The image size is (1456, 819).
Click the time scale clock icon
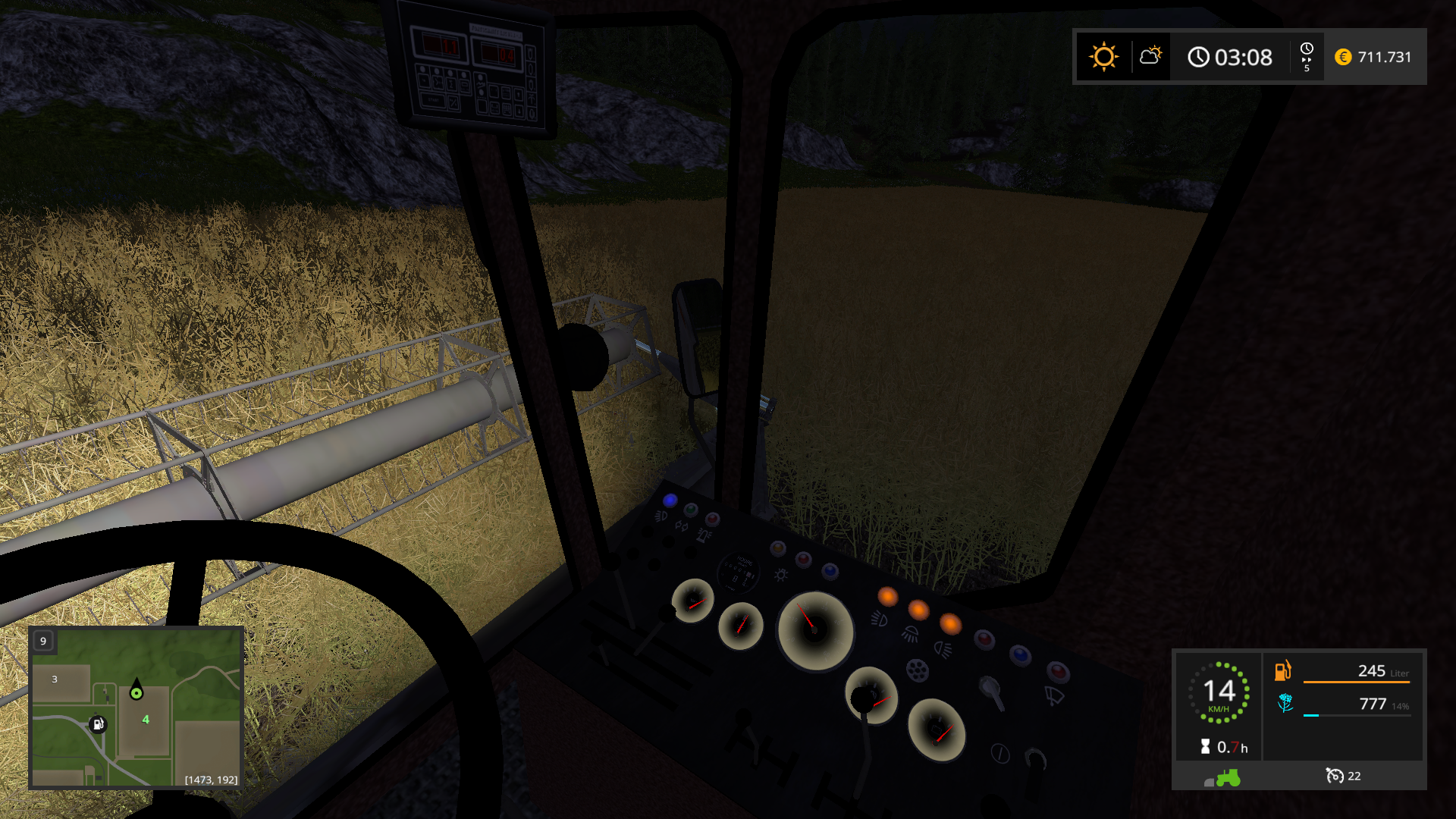pyautogui.click(x=1307, y=56)
